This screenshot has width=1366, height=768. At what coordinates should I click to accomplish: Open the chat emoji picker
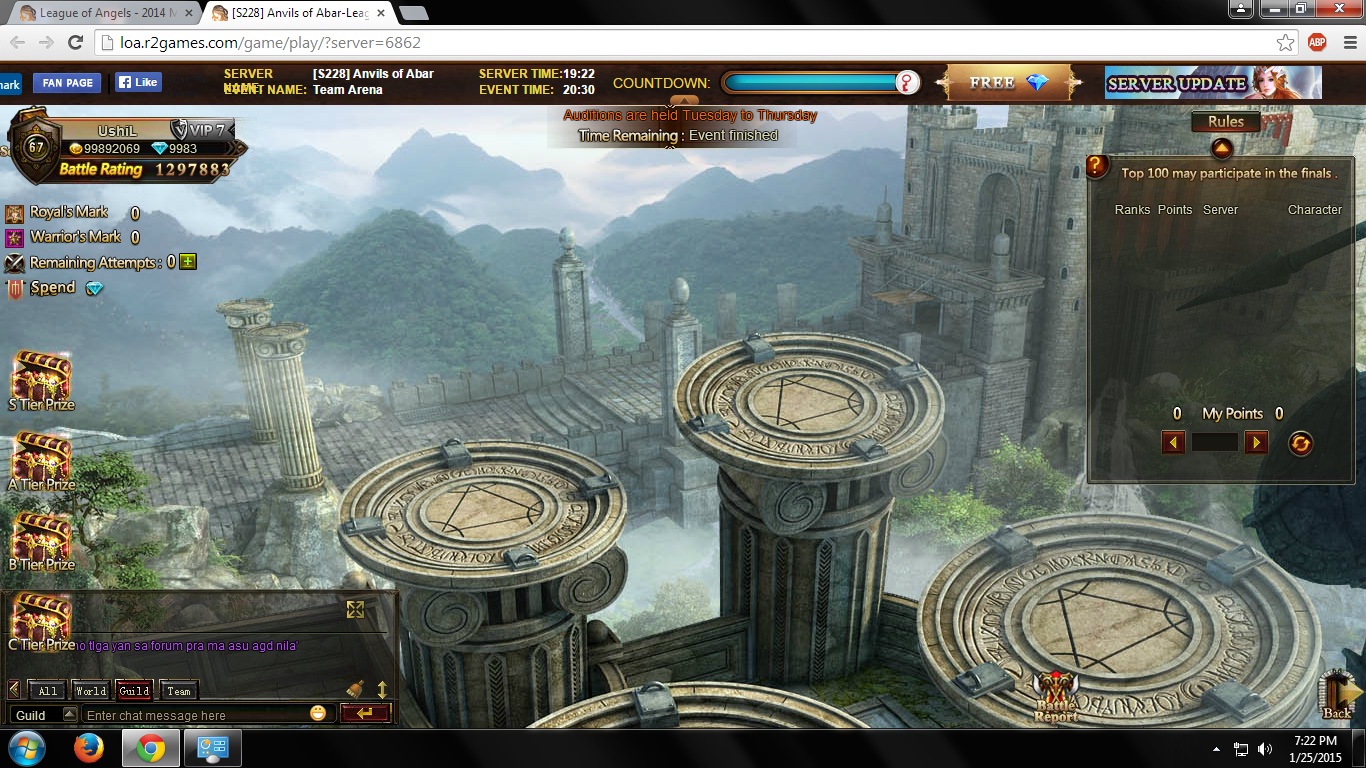pyautogui.click(x=318, y=714)
